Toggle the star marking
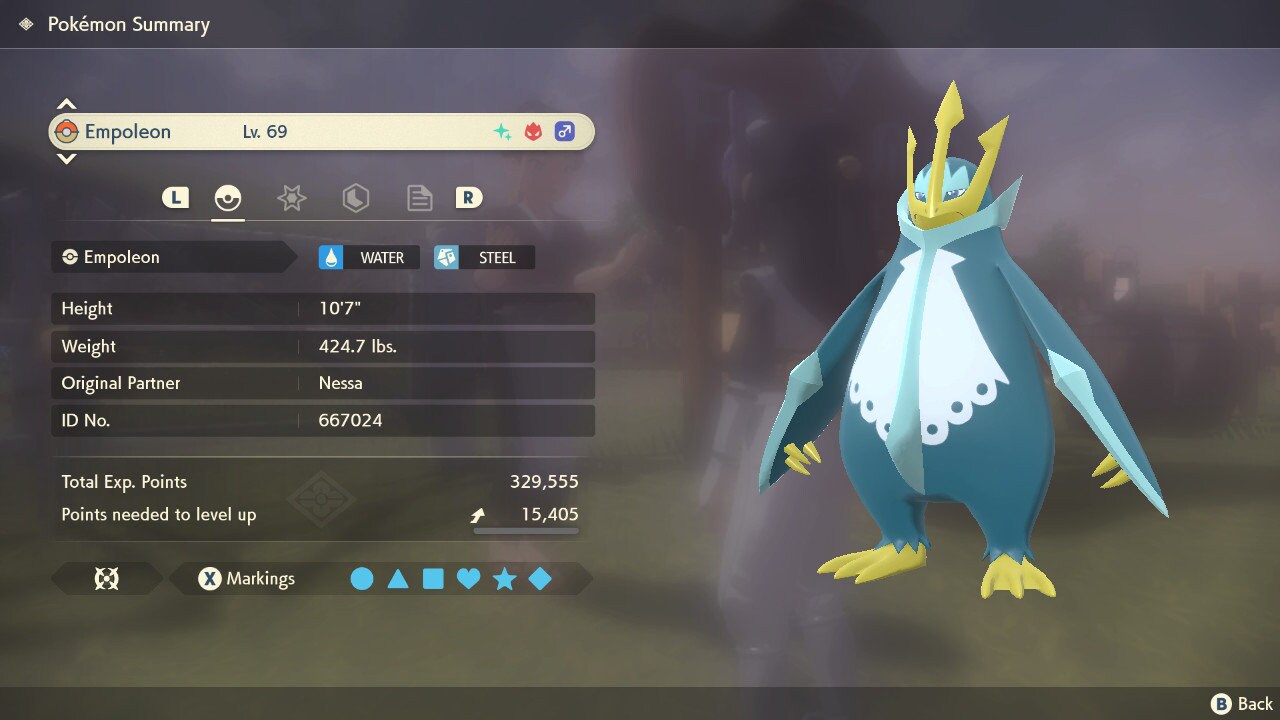This screenshot has height=720, width=1280. tap(505, 578)
